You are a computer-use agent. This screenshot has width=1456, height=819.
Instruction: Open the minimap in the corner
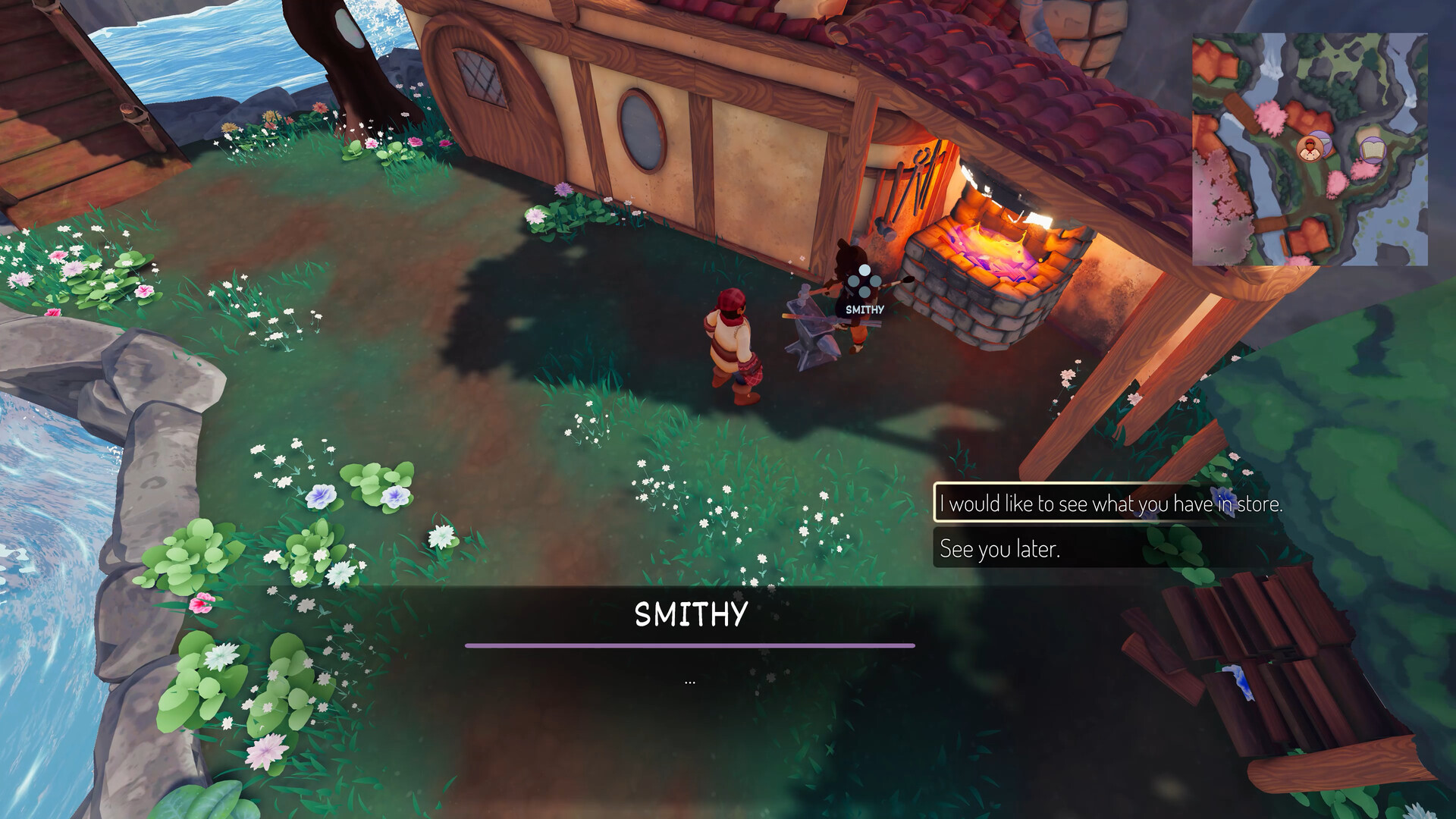pos(1310,149)
